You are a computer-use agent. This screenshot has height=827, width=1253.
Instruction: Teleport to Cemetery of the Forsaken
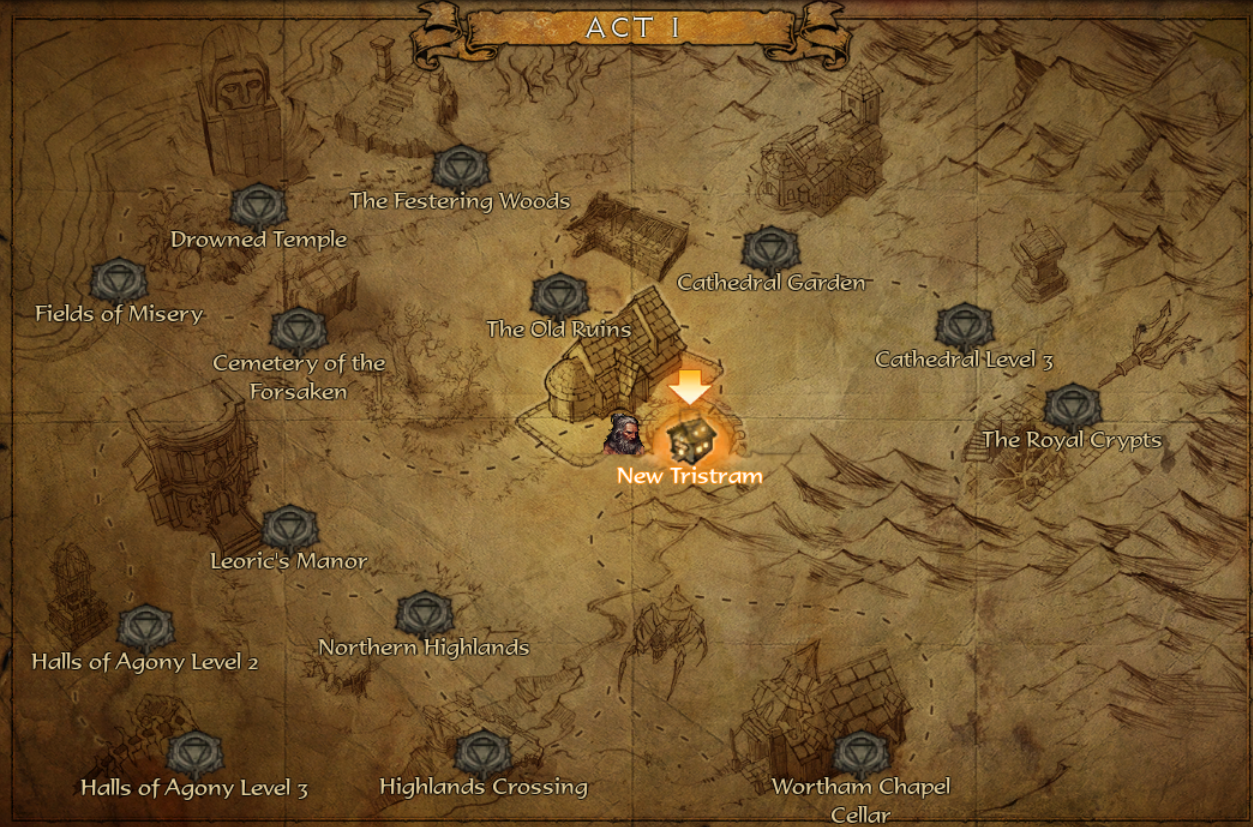click(298, 331)
